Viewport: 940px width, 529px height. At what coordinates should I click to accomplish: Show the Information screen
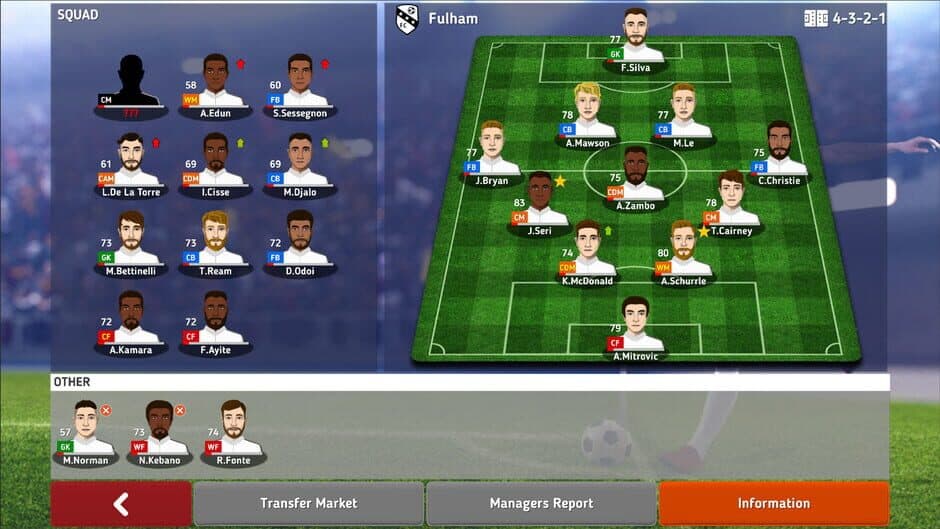pyautogui.click(x=773, y=504)
